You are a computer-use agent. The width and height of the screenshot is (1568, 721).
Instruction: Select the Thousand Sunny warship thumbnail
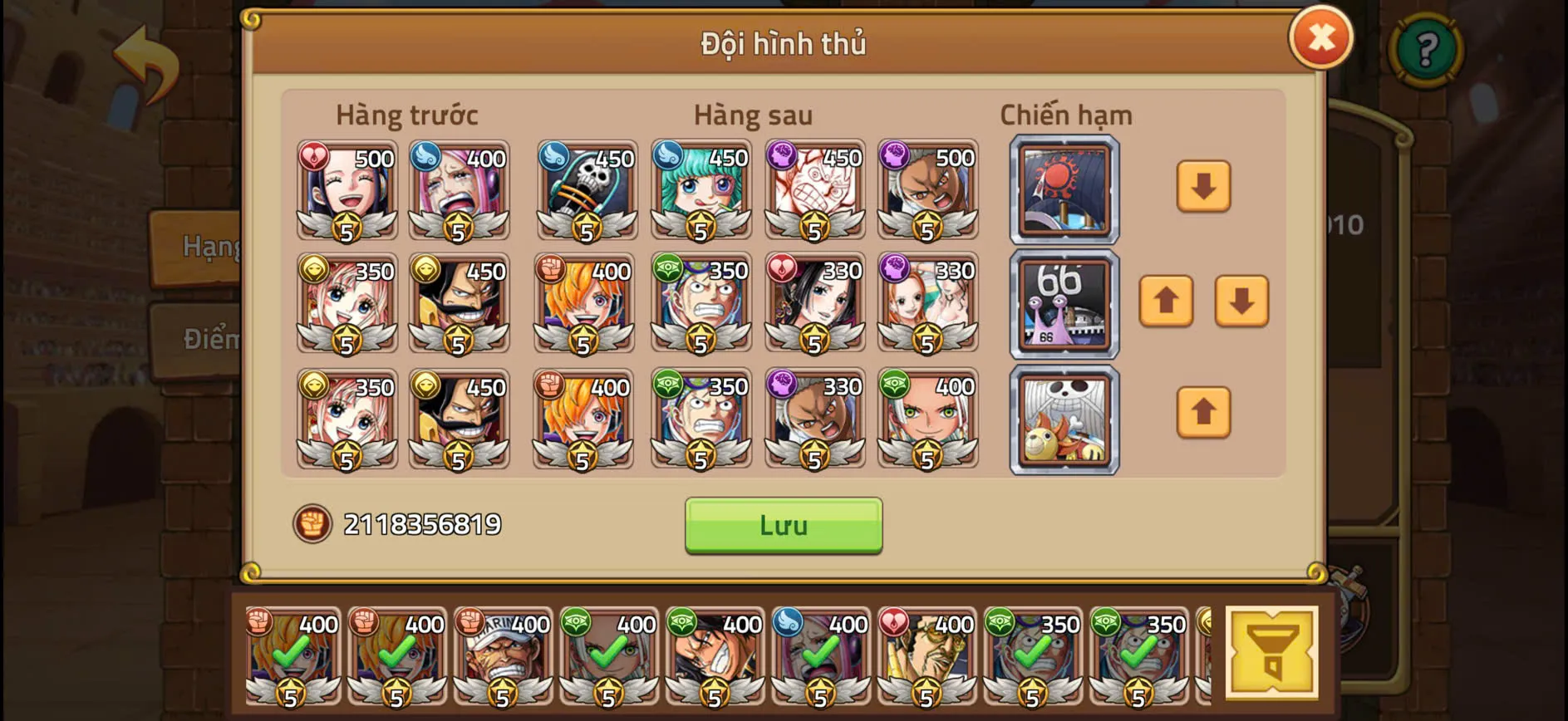1063,419
